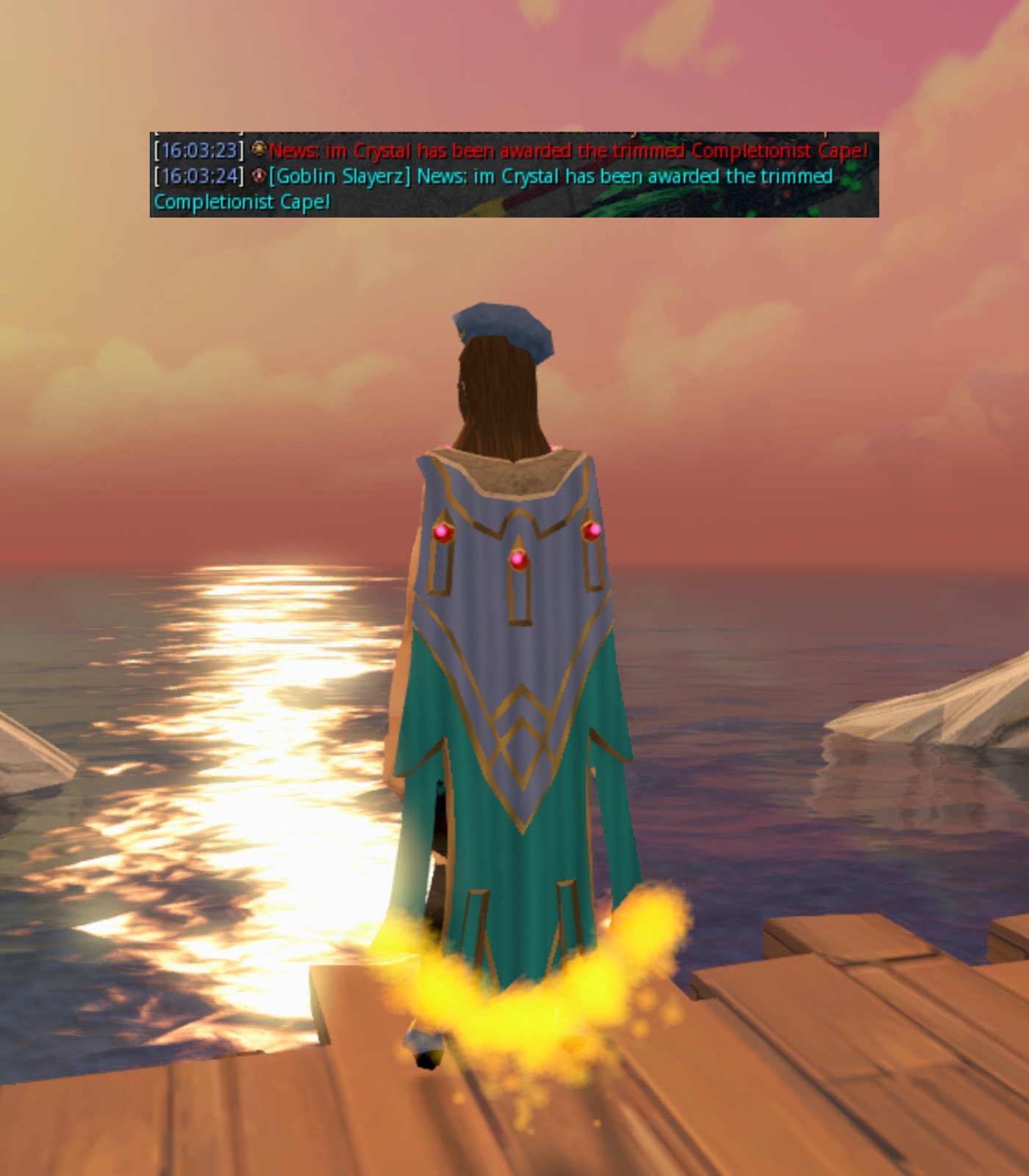This screenshot has height=1176, width=1029.
Task: Click the golden sun News broadcast icon
Action: [x=258, y=150]
